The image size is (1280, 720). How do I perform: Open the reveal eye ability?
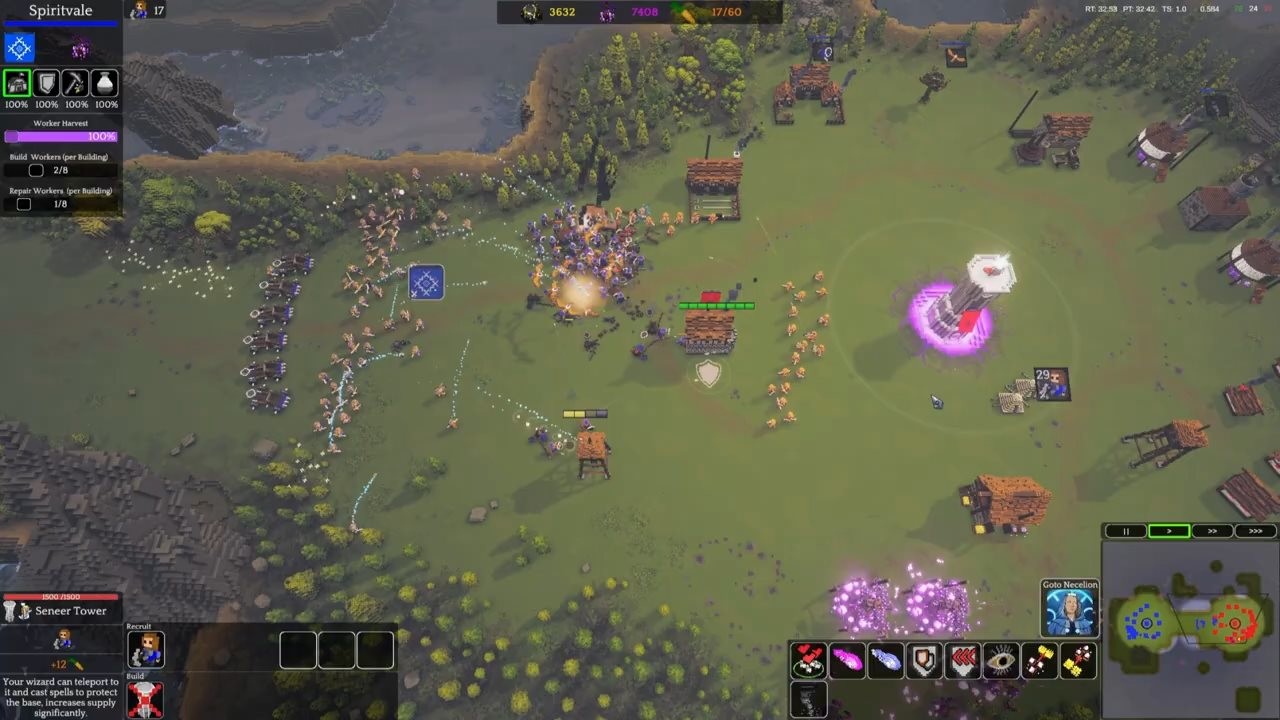coord(1000,660)
